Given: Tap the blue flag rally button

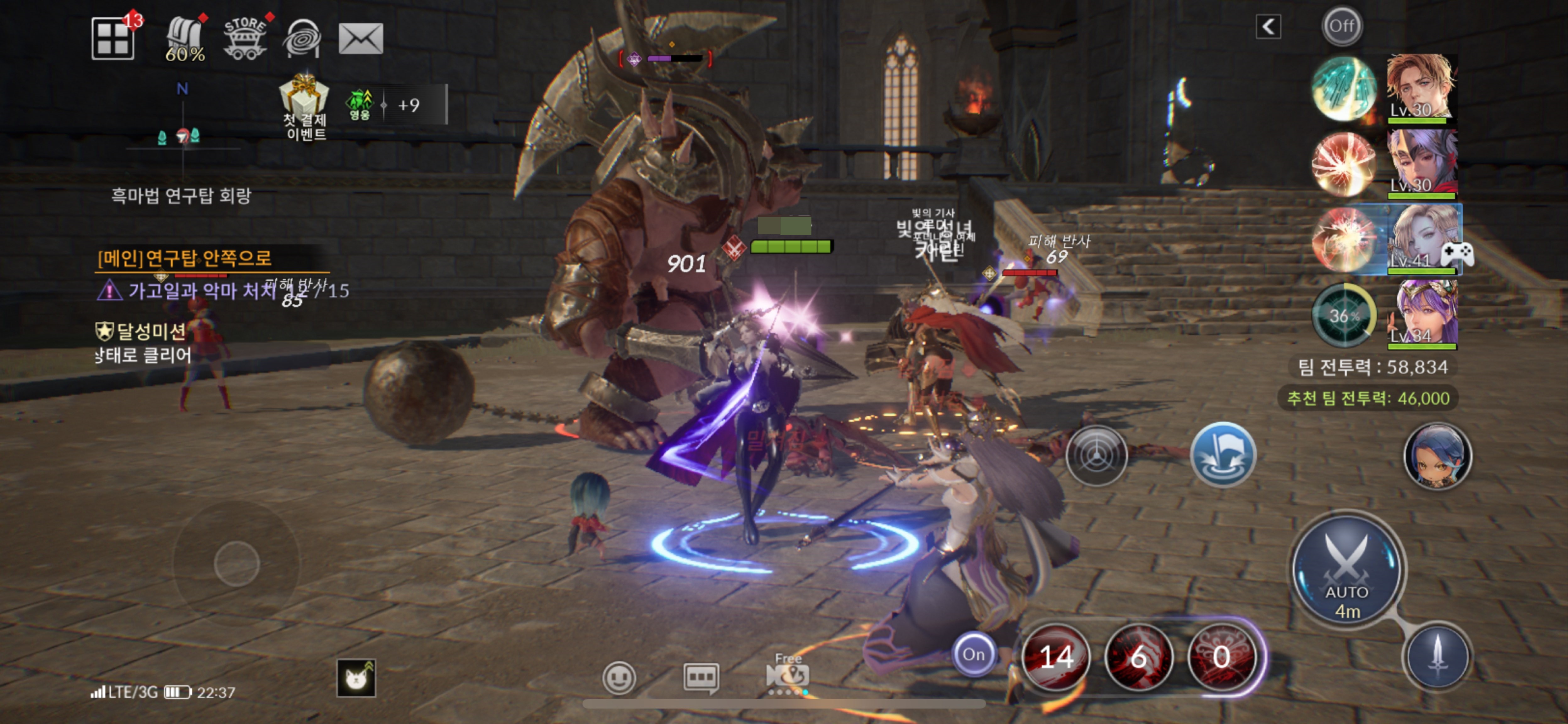Looking at the screenshot, I should click(1222, 455).
